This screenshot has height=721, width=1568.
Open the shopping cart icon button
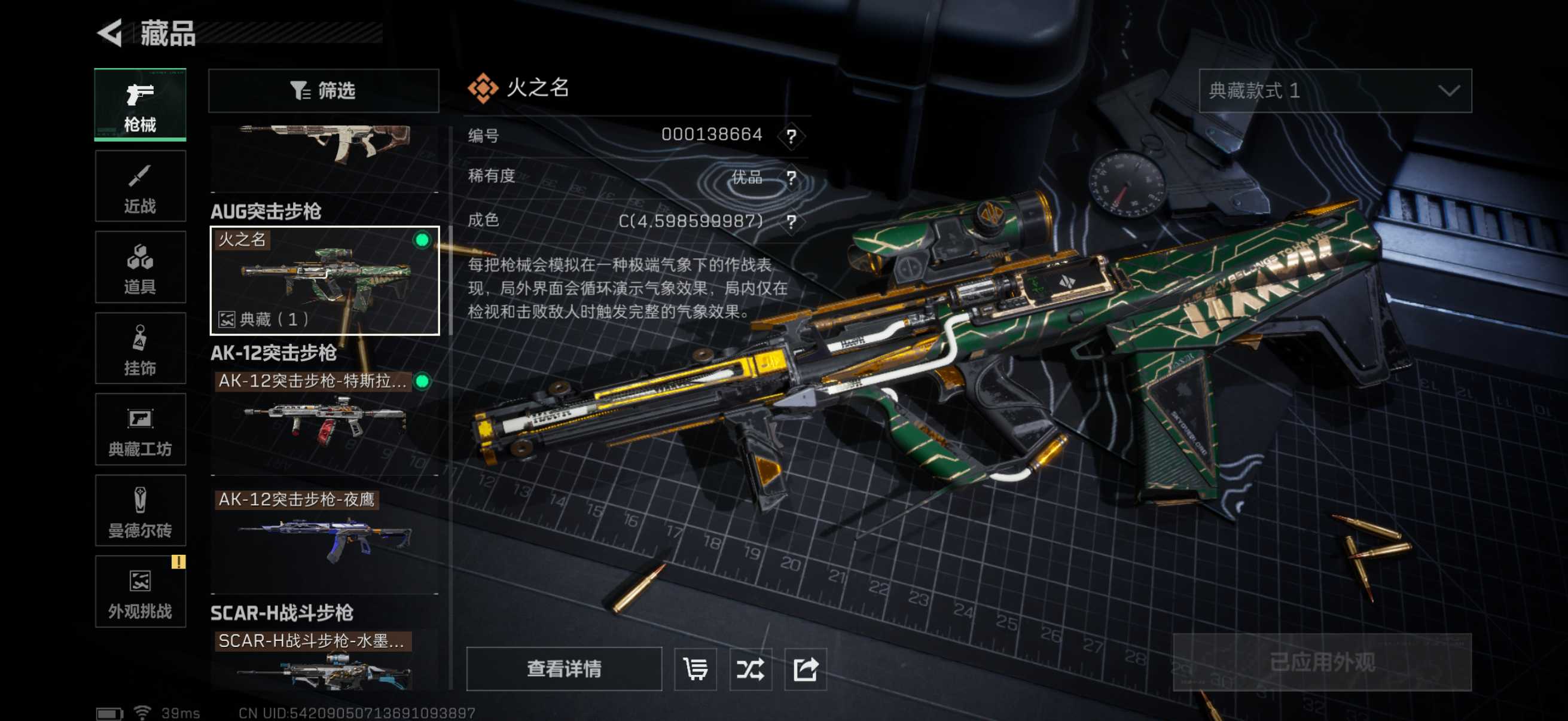point(695,668)
